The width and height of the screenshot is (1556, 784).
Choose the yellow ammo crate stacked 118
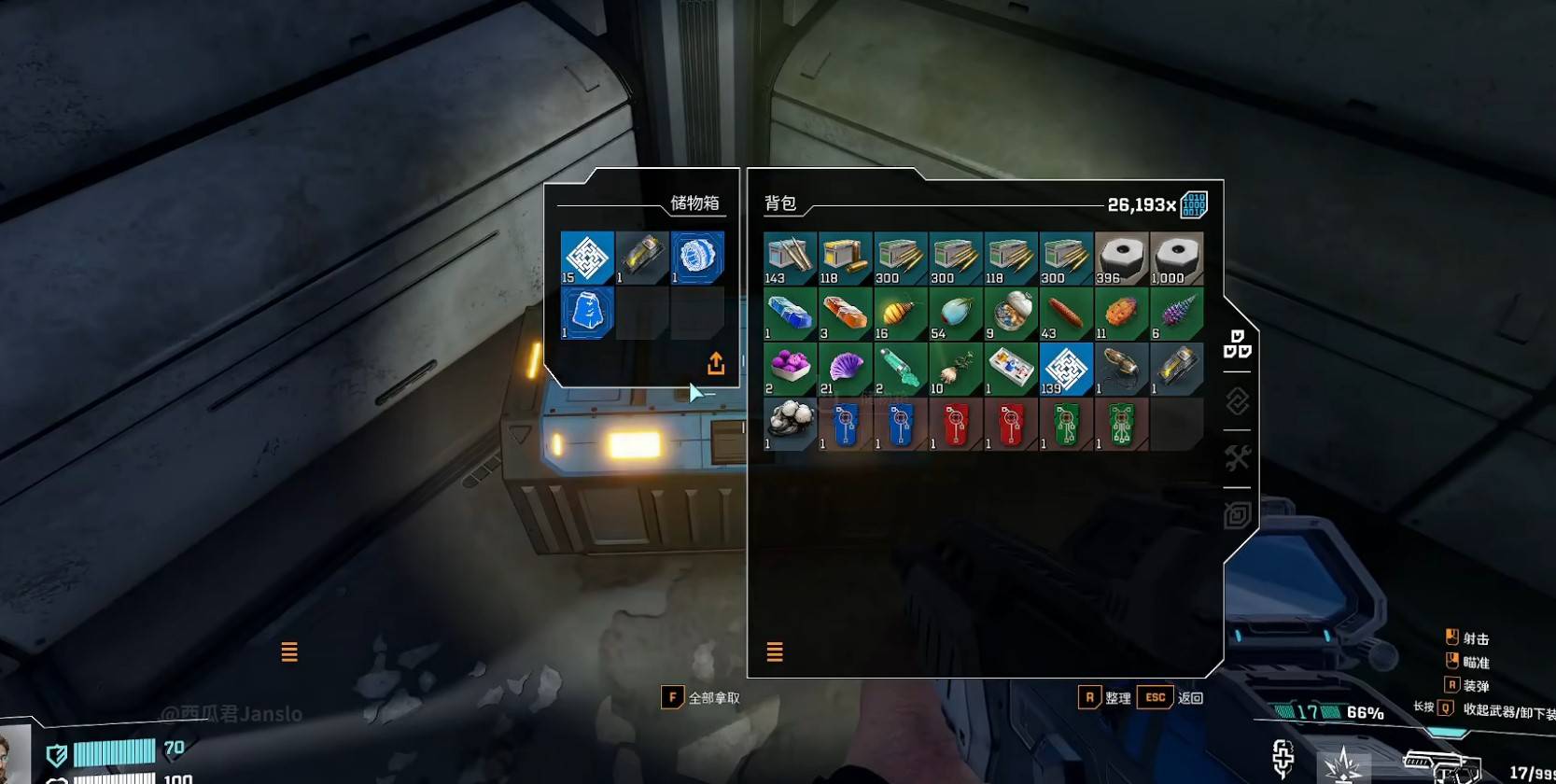coord(845,259)
